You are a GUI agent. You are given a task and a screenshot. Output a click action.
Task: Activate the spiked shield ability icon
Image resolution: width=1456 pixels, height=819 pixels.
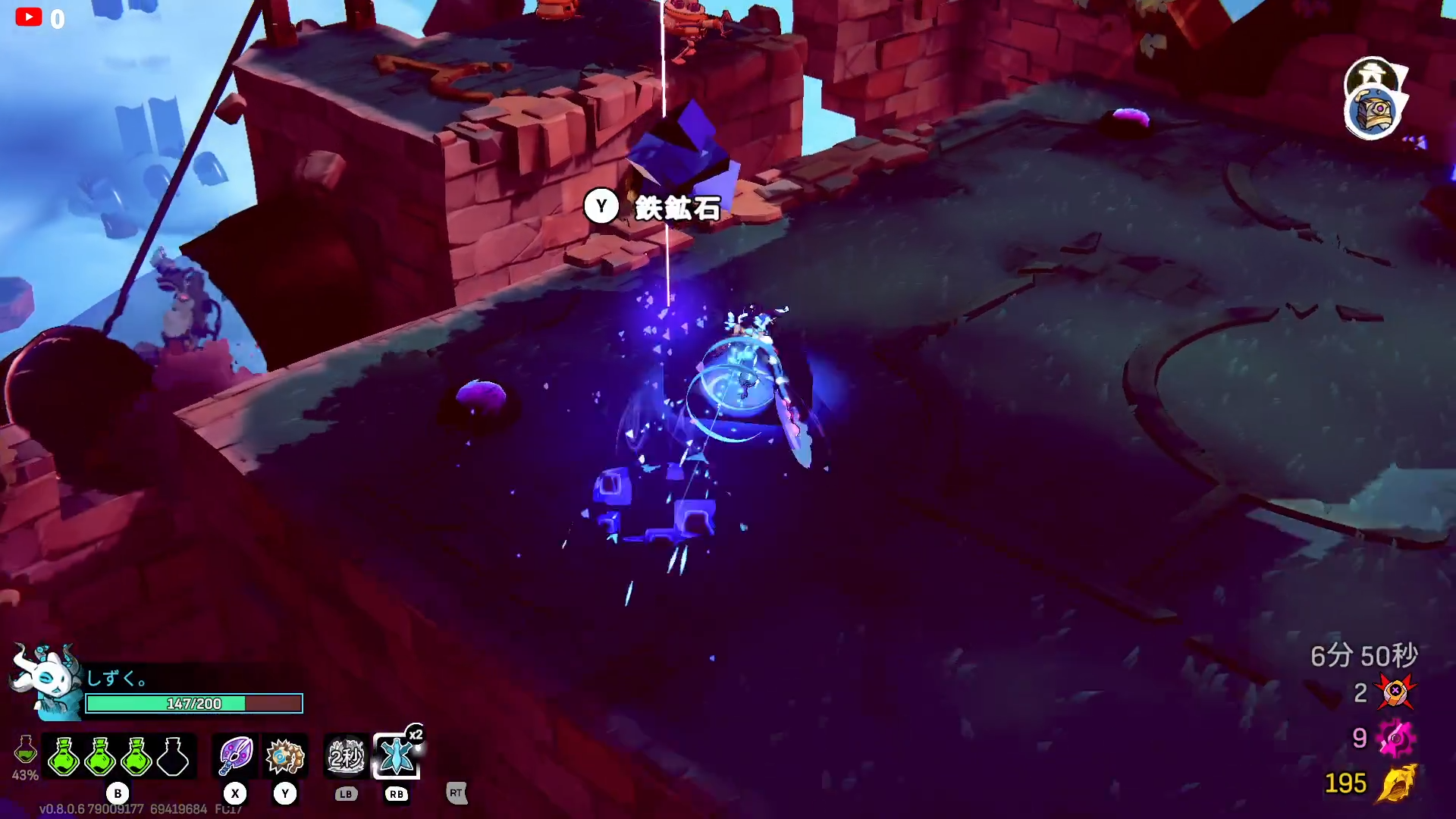[x=285, y=756]
